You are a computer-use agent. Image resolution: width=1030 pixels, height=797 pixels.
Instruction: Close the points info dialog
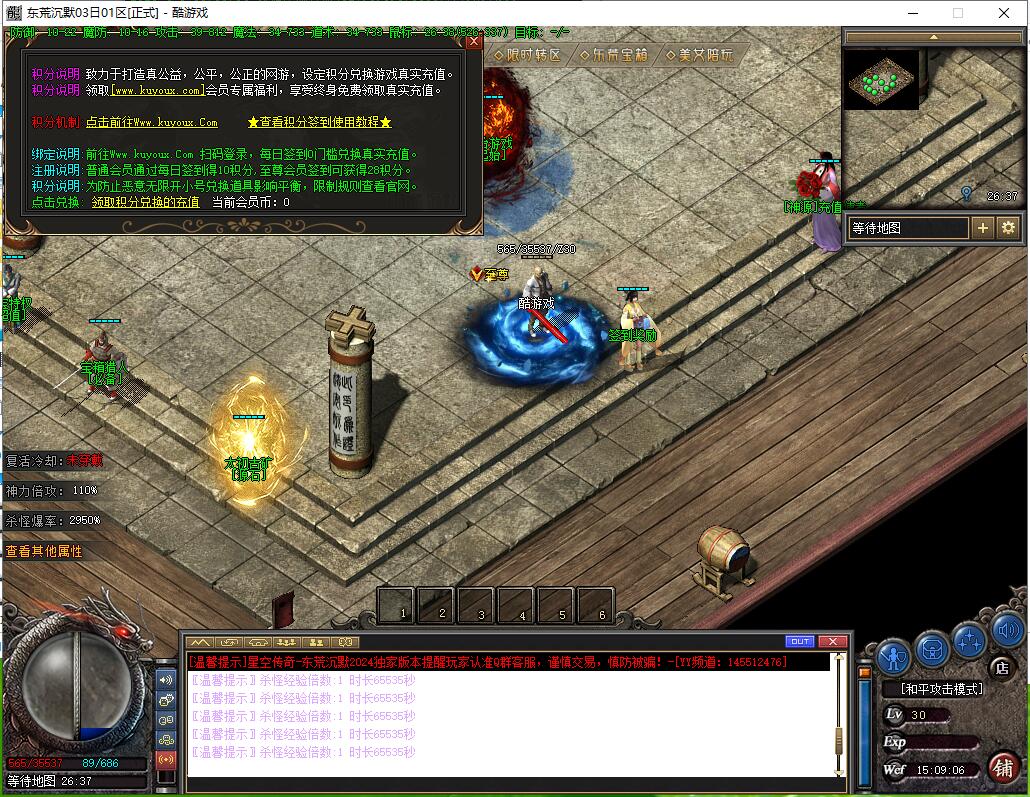click(474, 41)
